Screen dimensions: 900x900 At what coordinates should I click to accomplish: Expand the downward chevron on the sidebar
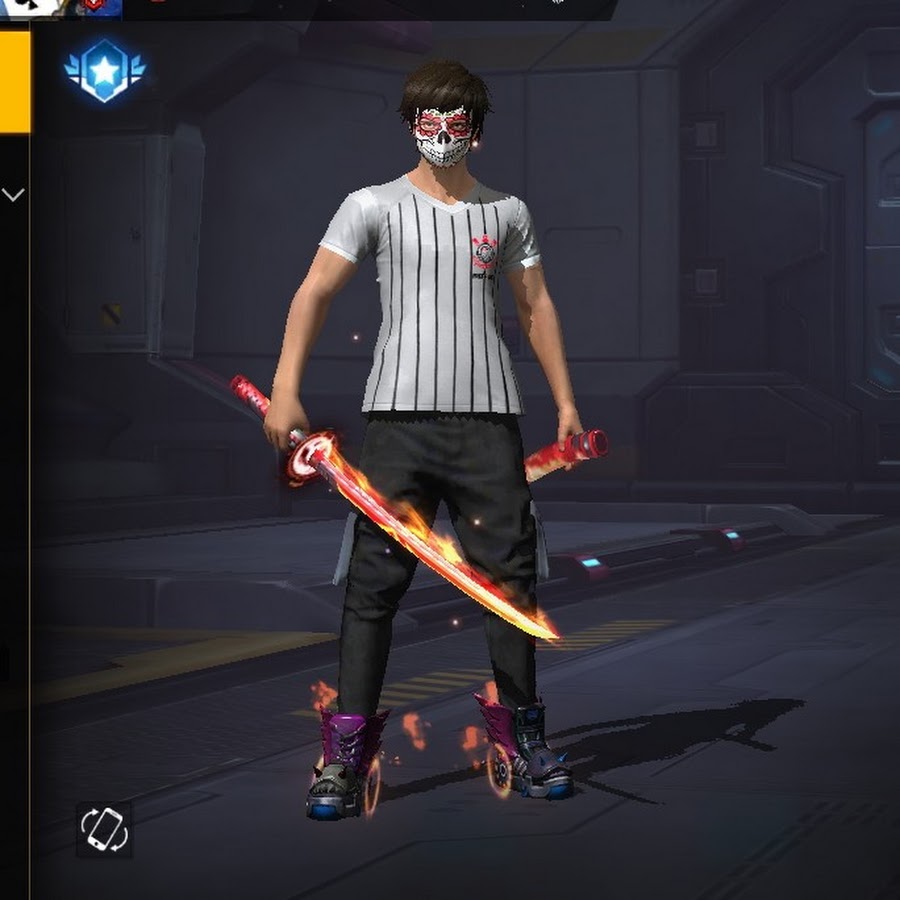pyautogui.click(x=13, y=194)
